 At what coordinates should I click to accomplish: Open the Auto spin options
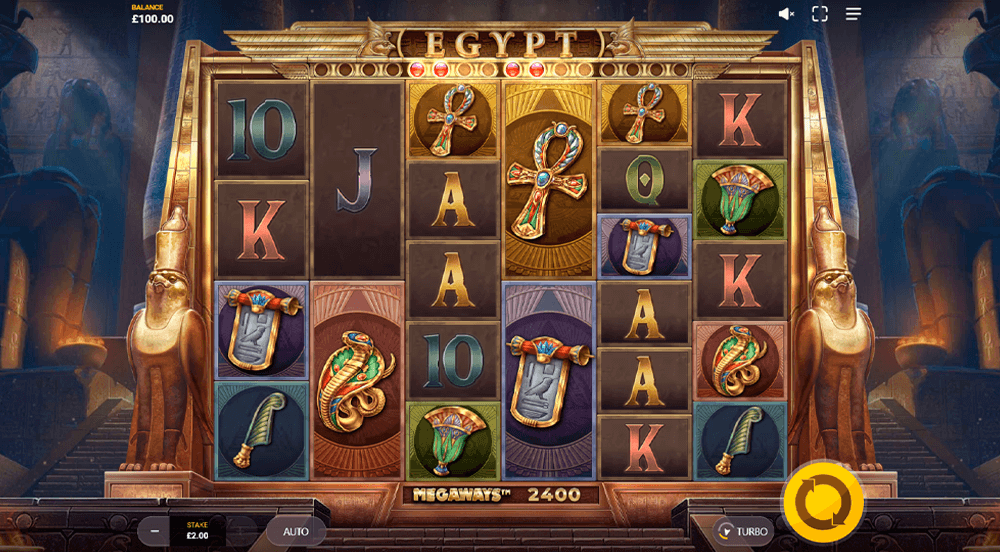click(x=296, y=531)
